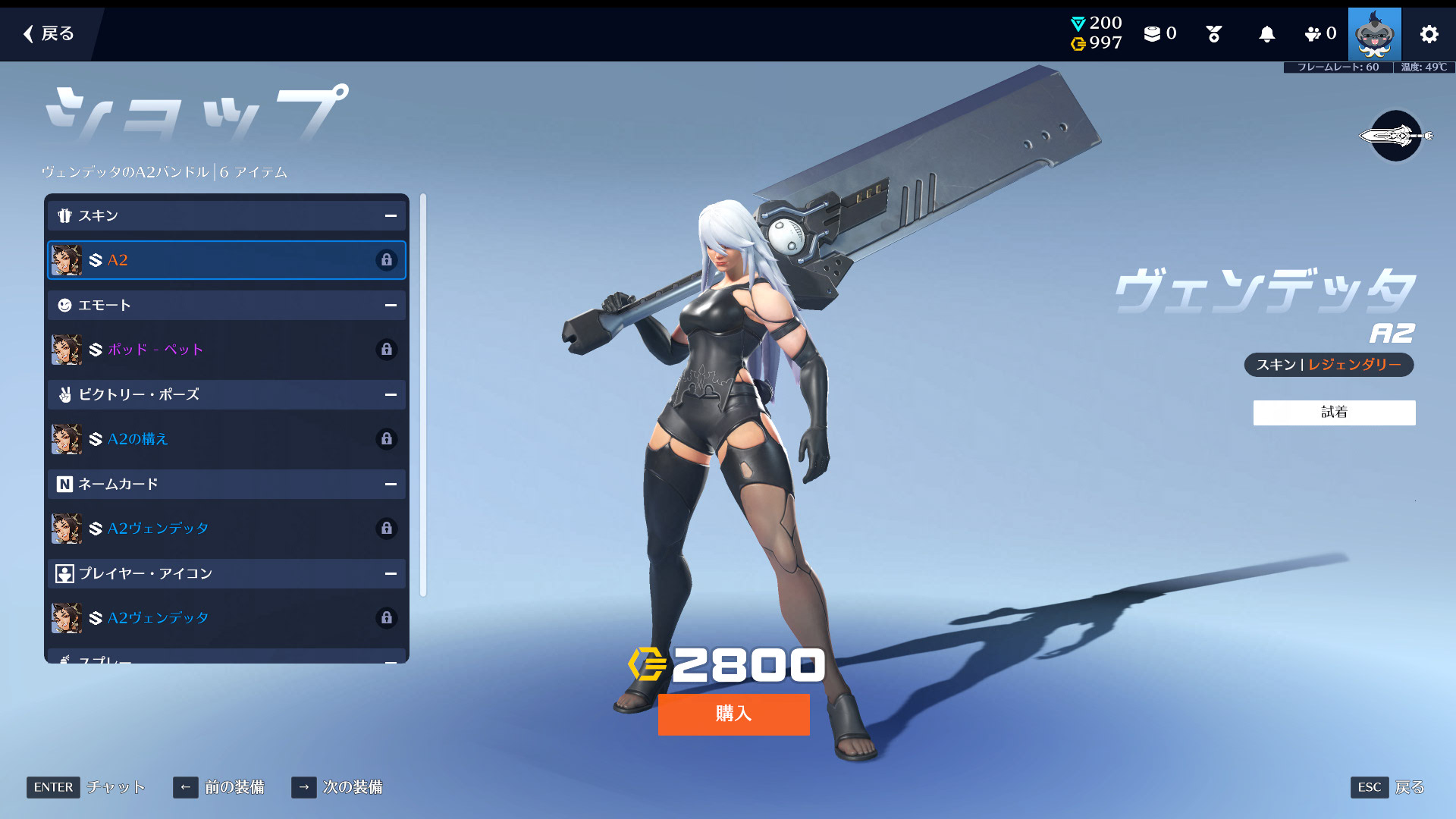Collapse the スキン category header

(391, 216)
